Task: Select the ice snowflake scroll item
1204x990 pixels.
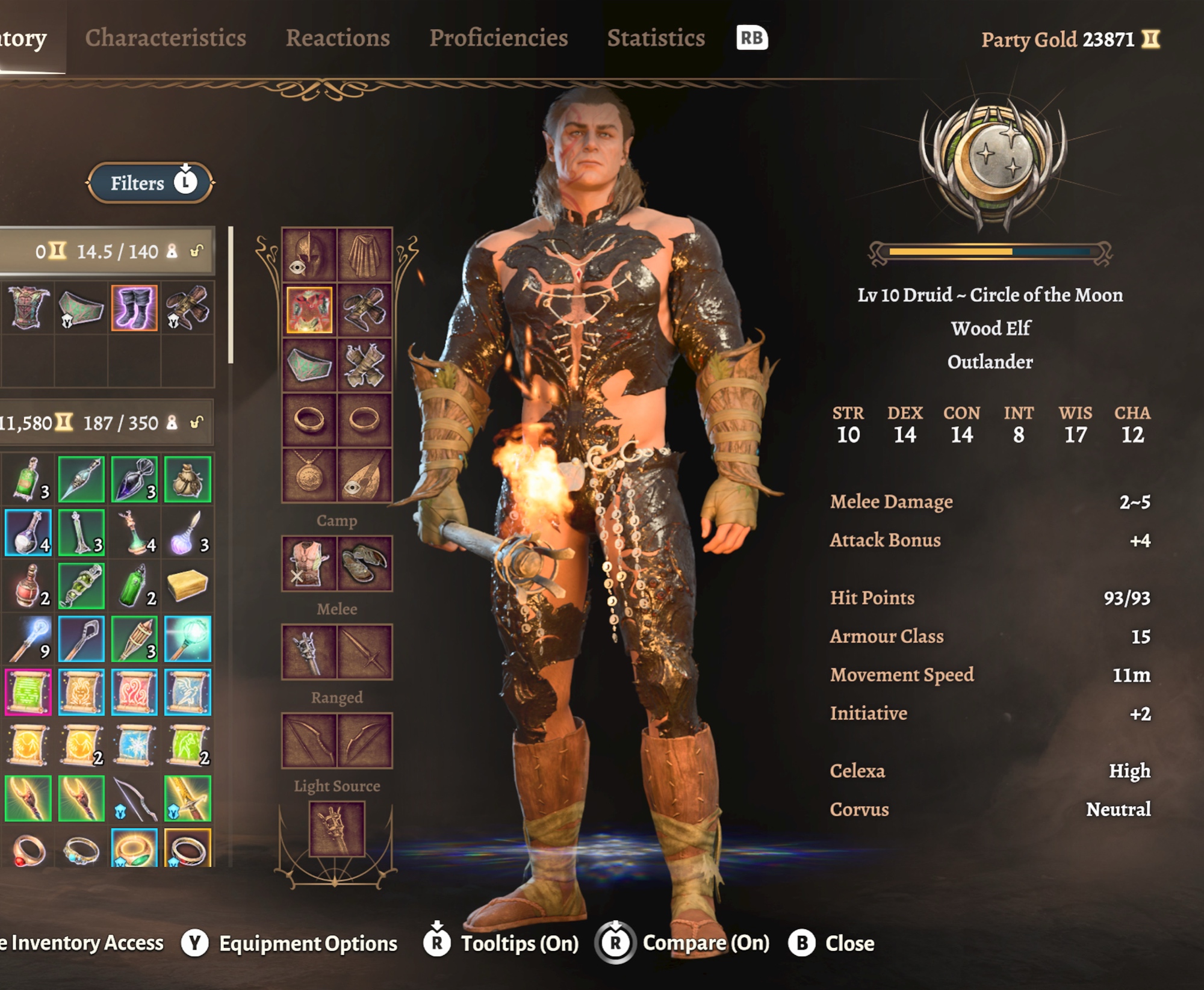Action: 134,745
